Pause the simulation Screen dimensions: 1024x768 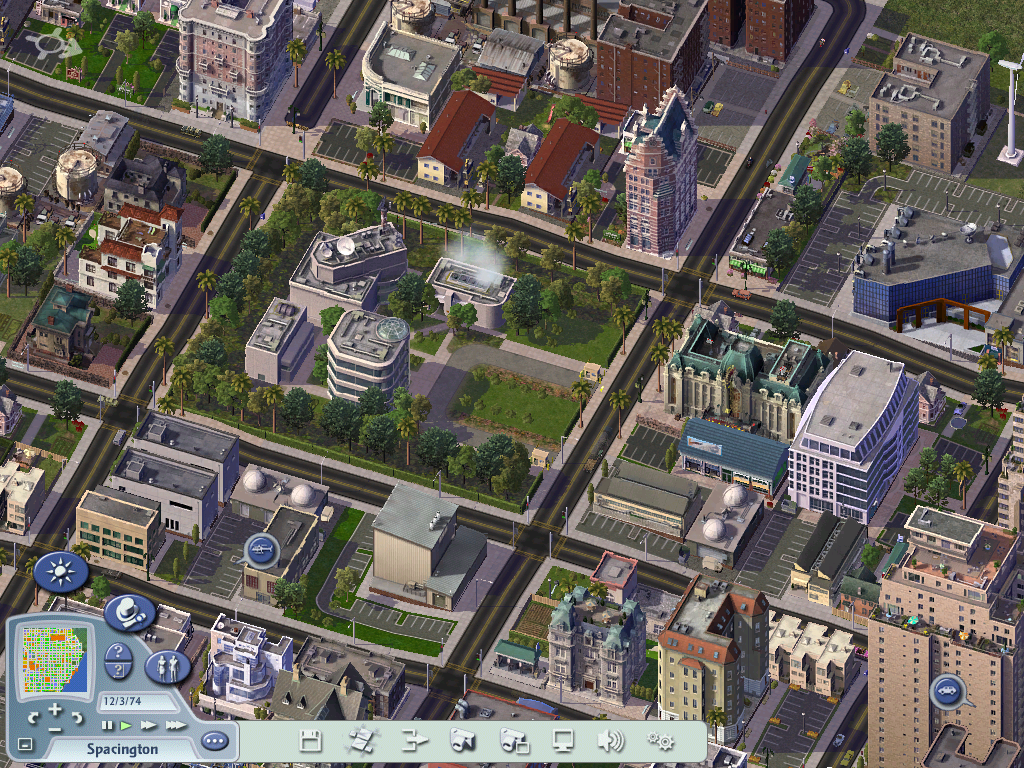107,725
